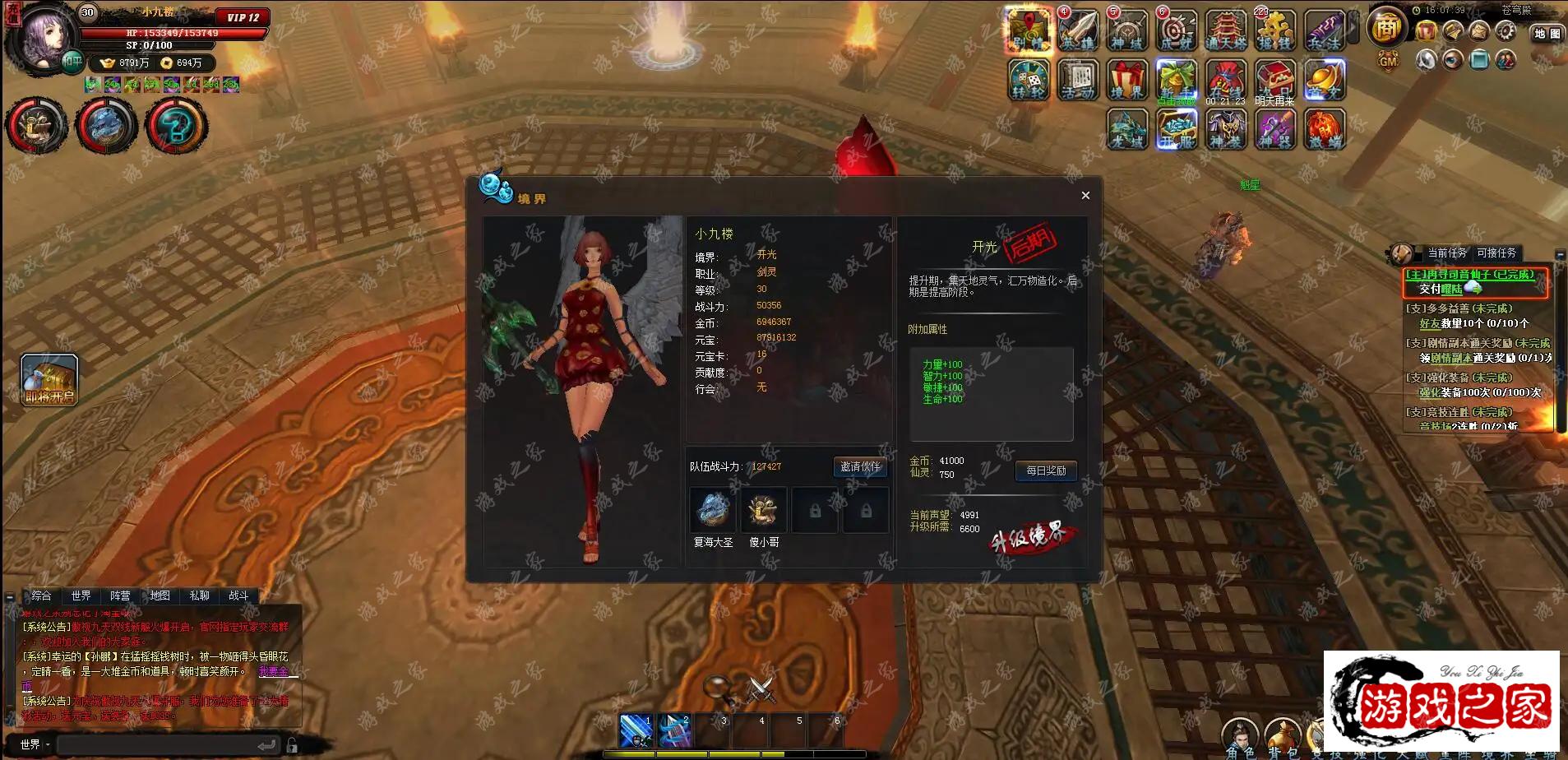Open the 即将开启 coming soon chest icon

pyautogui.click(x=49, y=380)
